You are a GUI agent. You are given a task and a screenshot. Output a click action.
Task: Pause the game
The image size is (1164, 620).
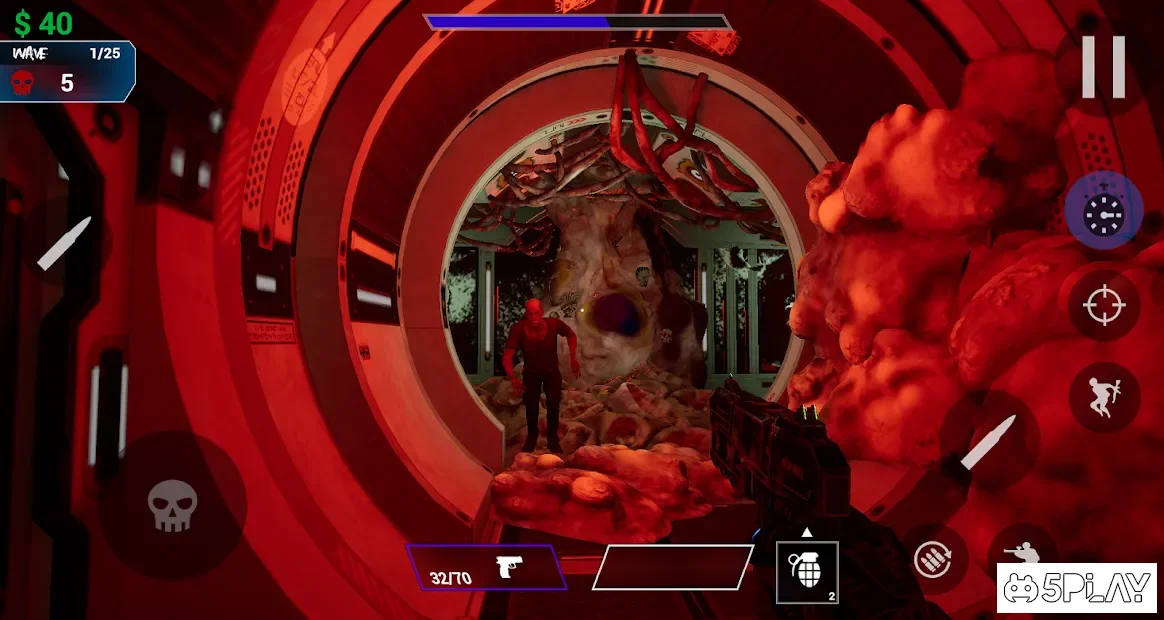tap(1103, 68)
